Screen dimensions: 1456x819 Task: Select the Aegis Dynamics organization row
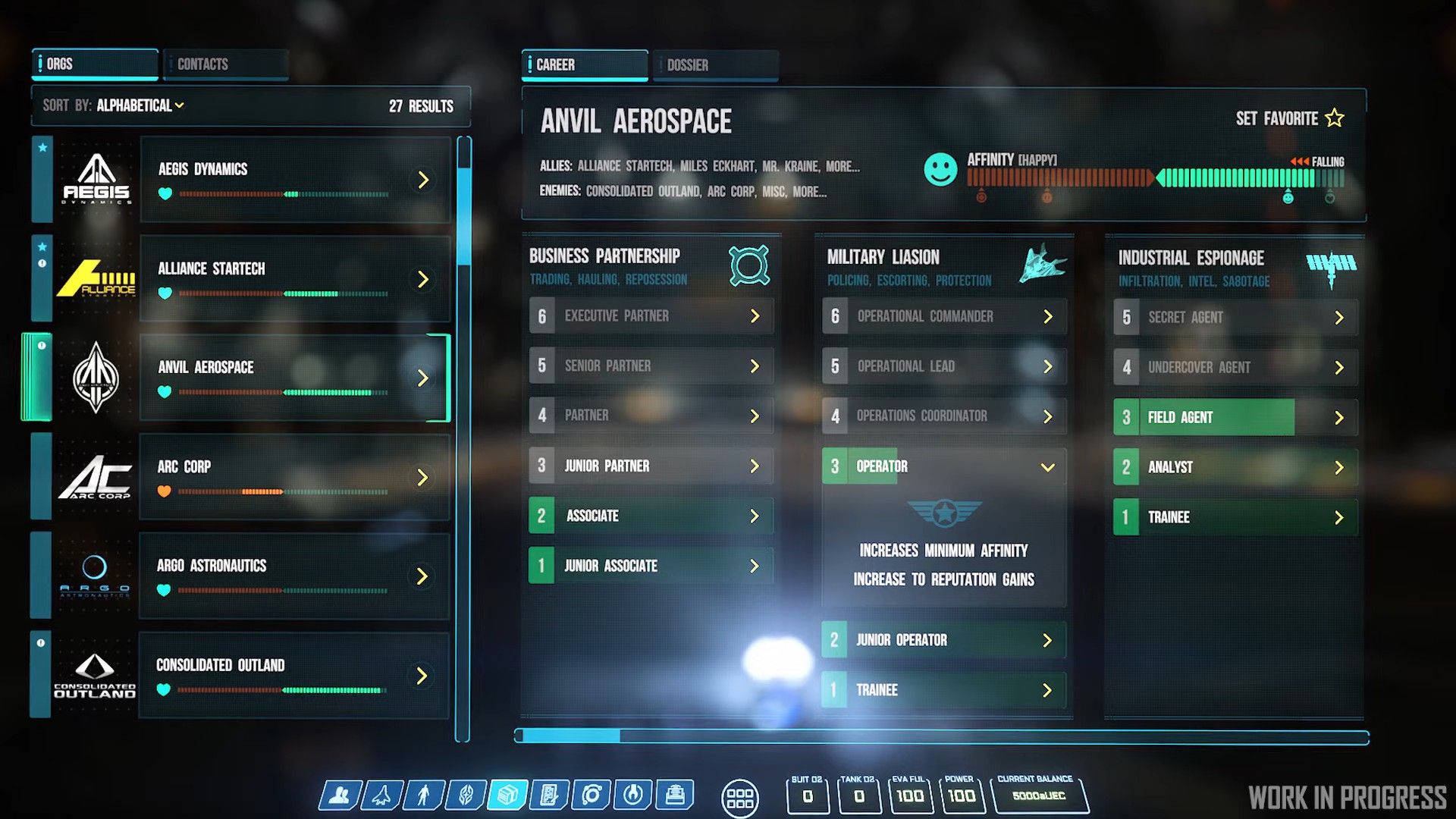[295, 180]
